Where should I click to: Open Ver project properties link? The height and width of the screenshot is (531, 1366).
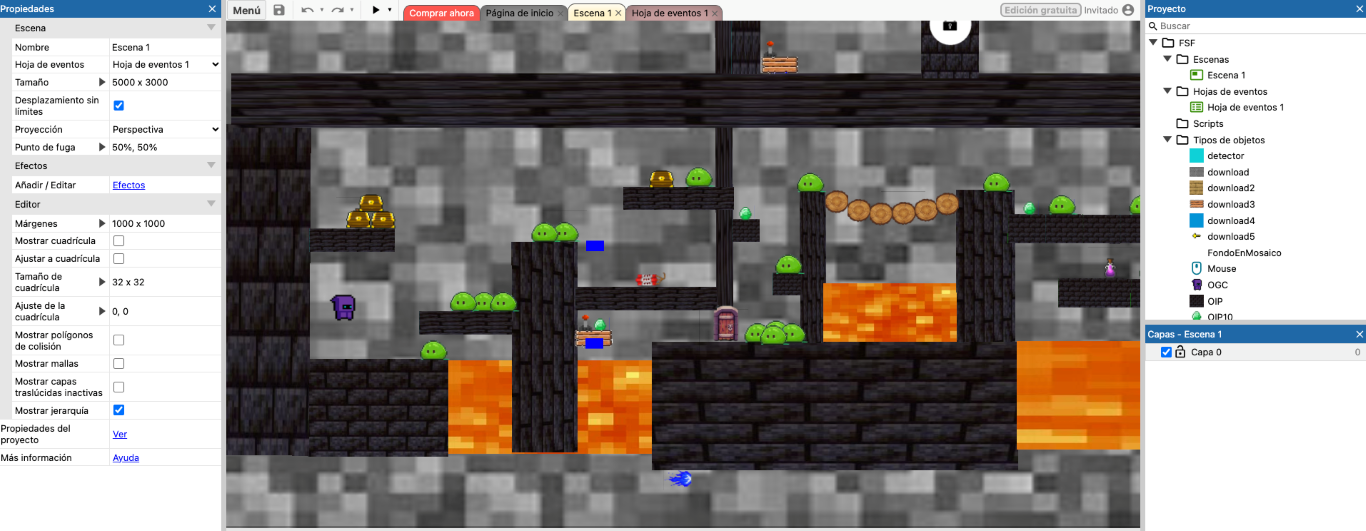click(119, 434)
